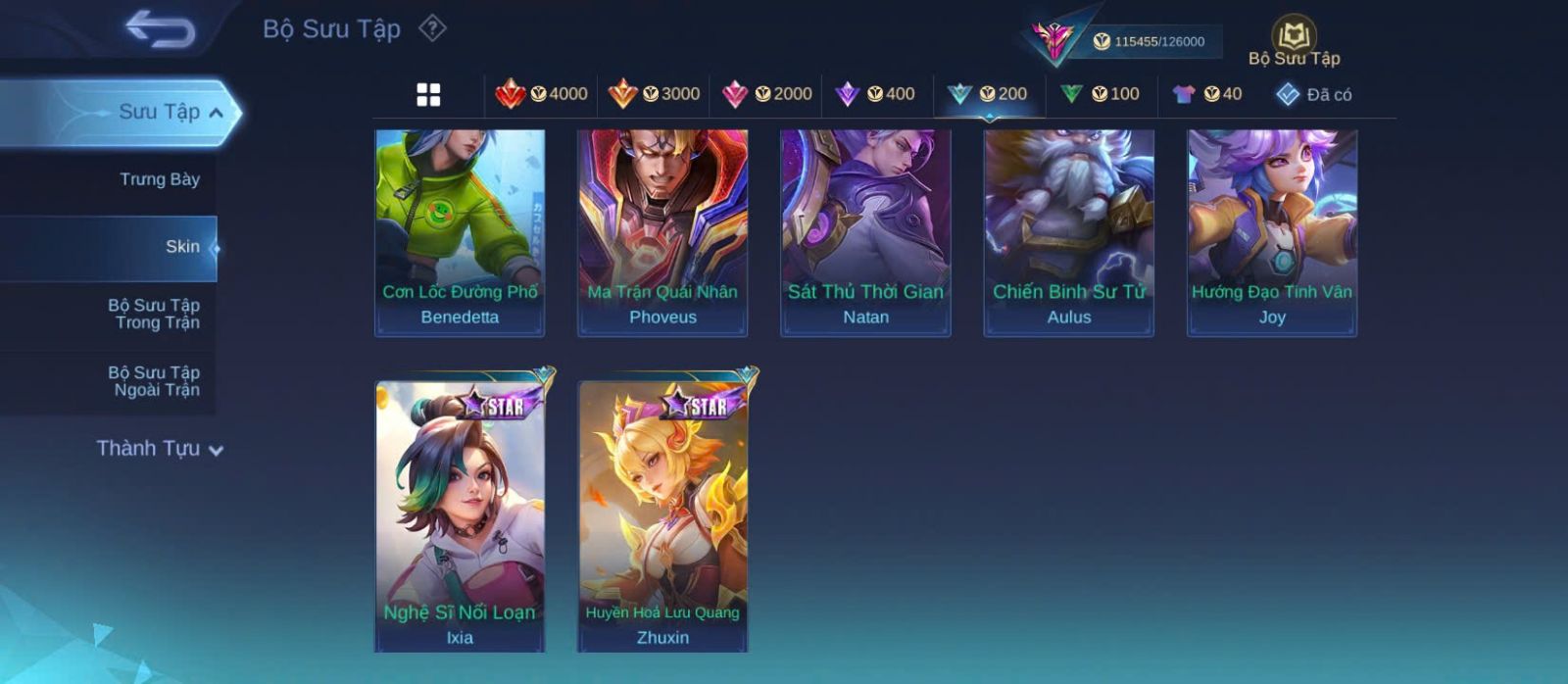
Task: Go back using the return arrow
Action: point(160,29)
